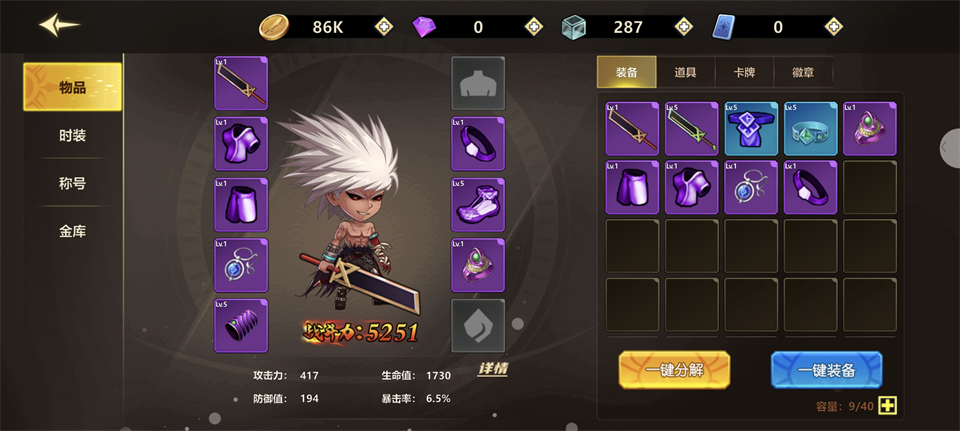Select the equipped necklace amulet slot
This screenshot has height=431, width=960.
[x=241, y=265]
